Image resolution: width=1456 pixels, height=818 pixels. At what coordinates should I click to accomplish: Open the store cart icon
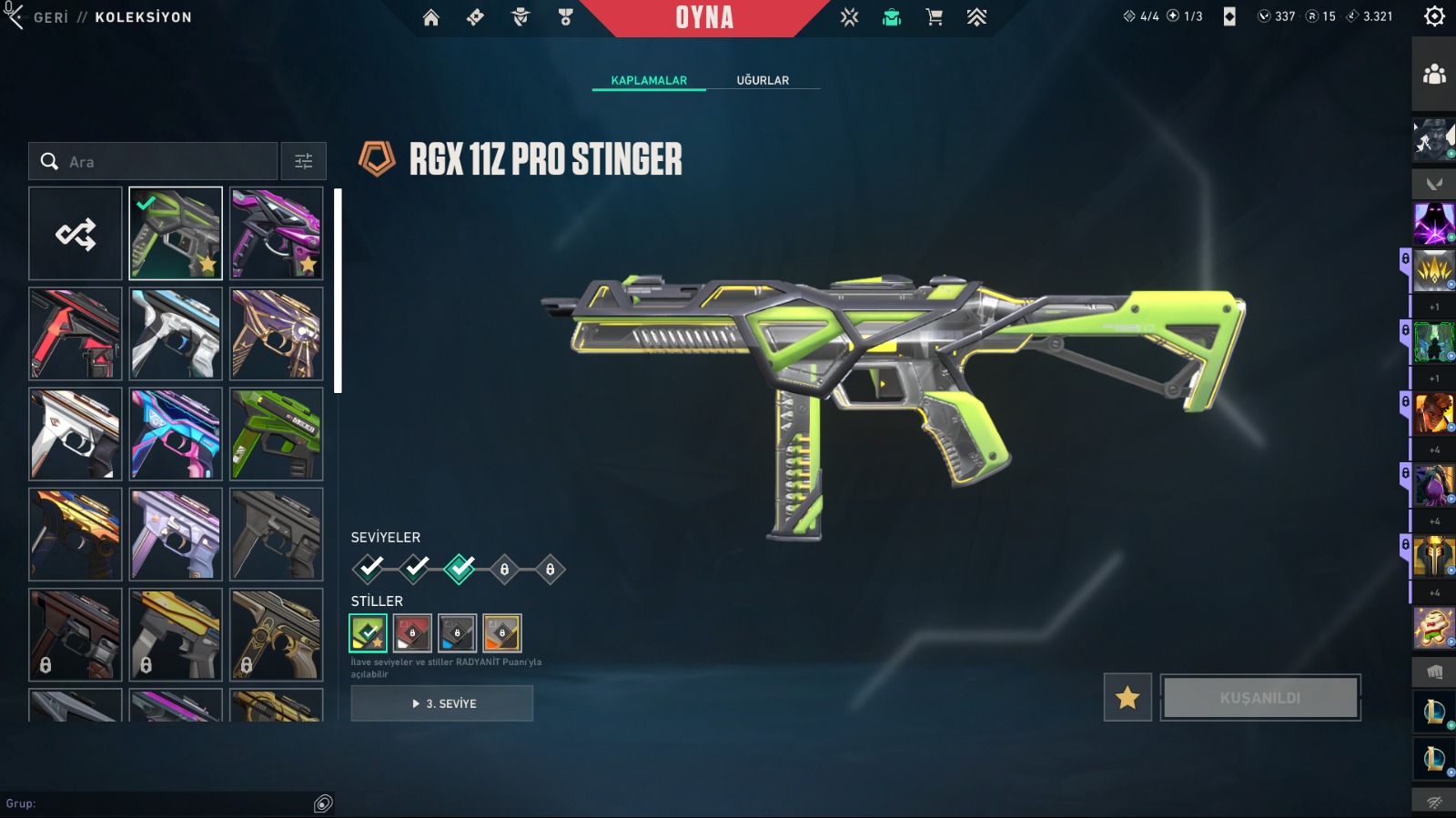tap(934, 17)
